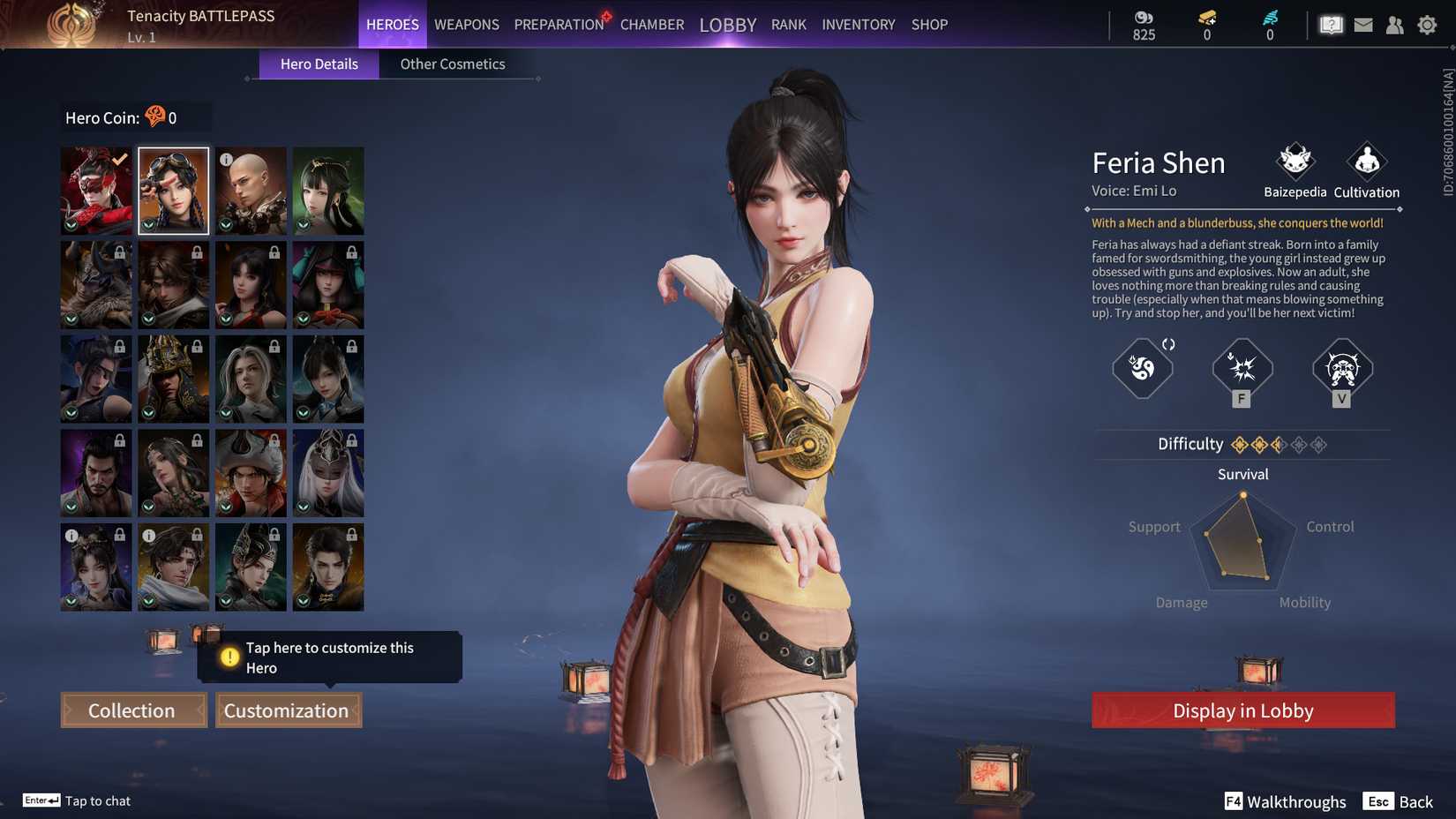Image resolution: width=1456 pixels, height=819 pixels.
Task: Open the game settings gear icon
Action: [x=1428, y=25]
